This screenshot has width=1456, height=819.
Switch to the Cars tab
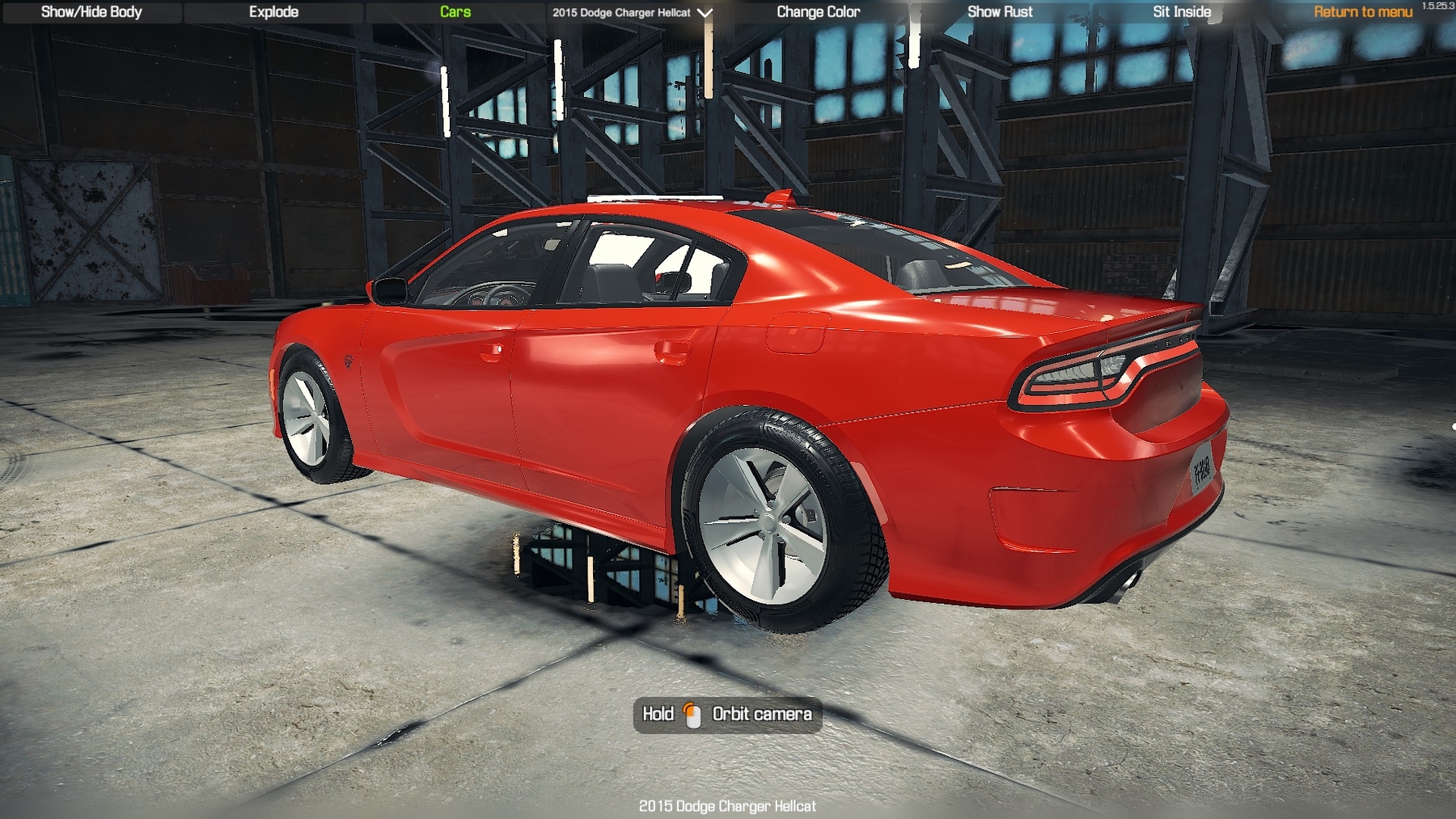tap(455, 12)
